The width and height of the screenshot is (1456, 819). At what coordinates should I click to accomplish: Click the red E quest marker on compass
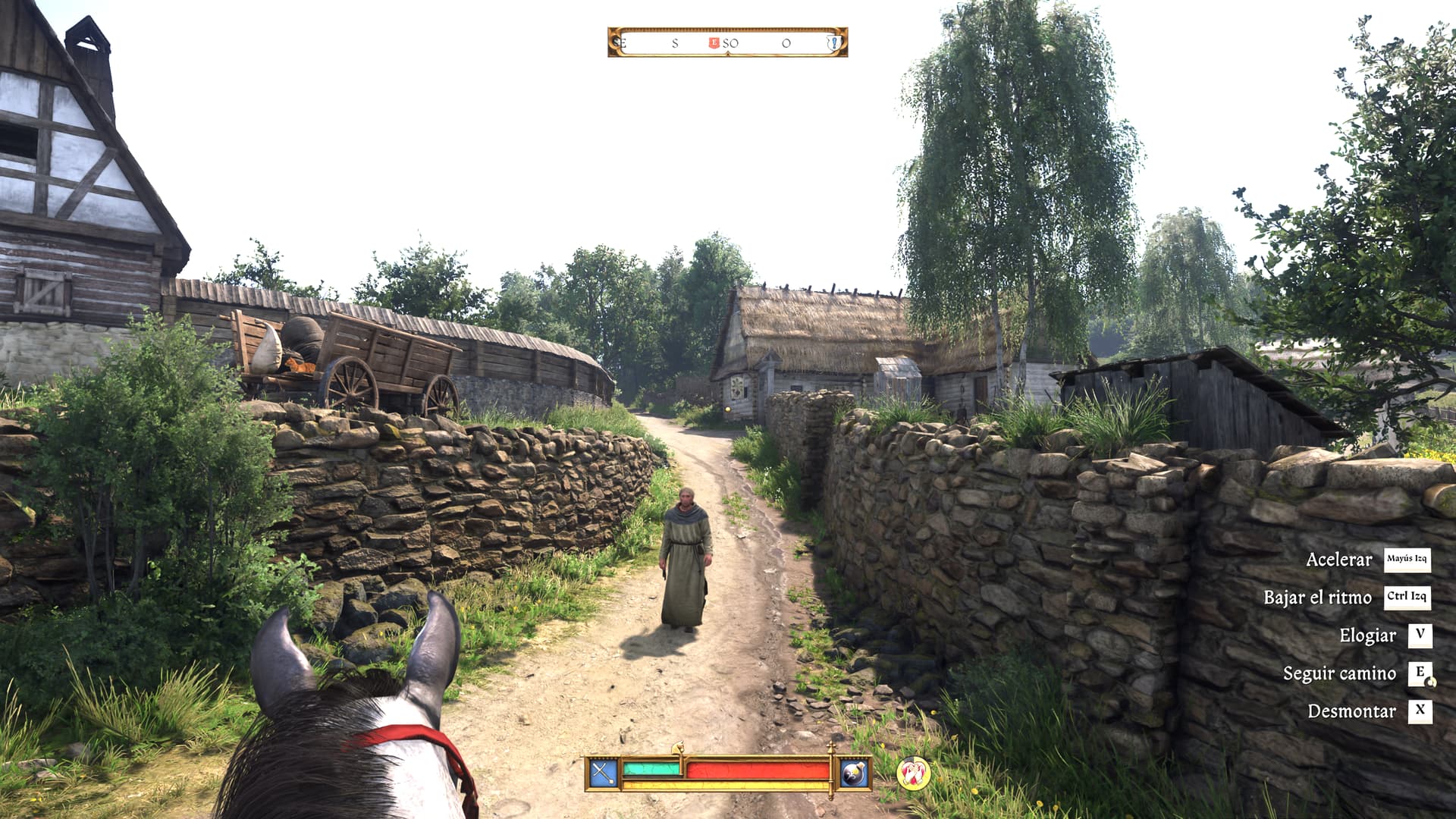(x=713, y=43)
